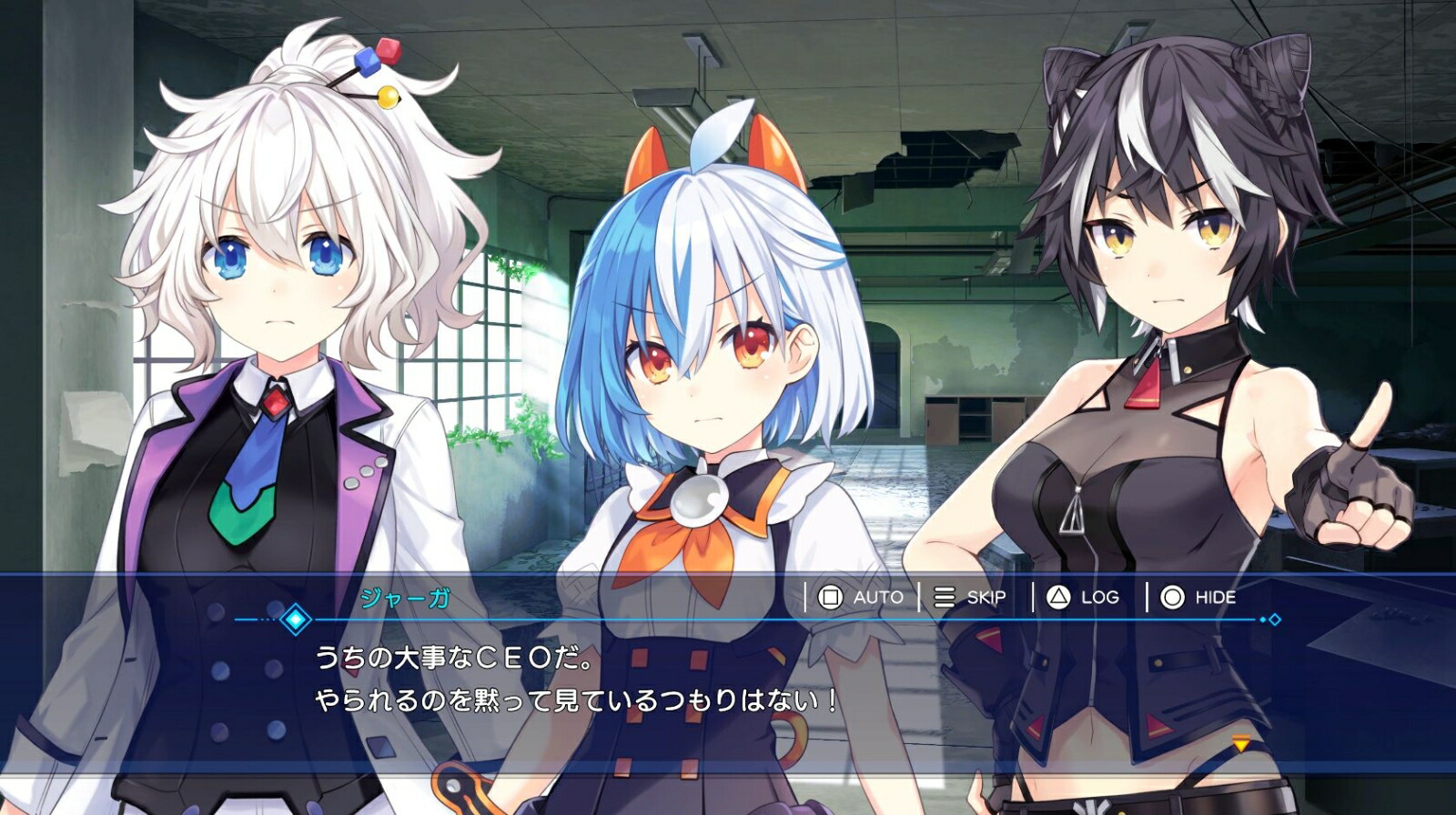Select the square-button AUTO icon
This screenshot has height=815, width=1456.
(x=829, y=598)
